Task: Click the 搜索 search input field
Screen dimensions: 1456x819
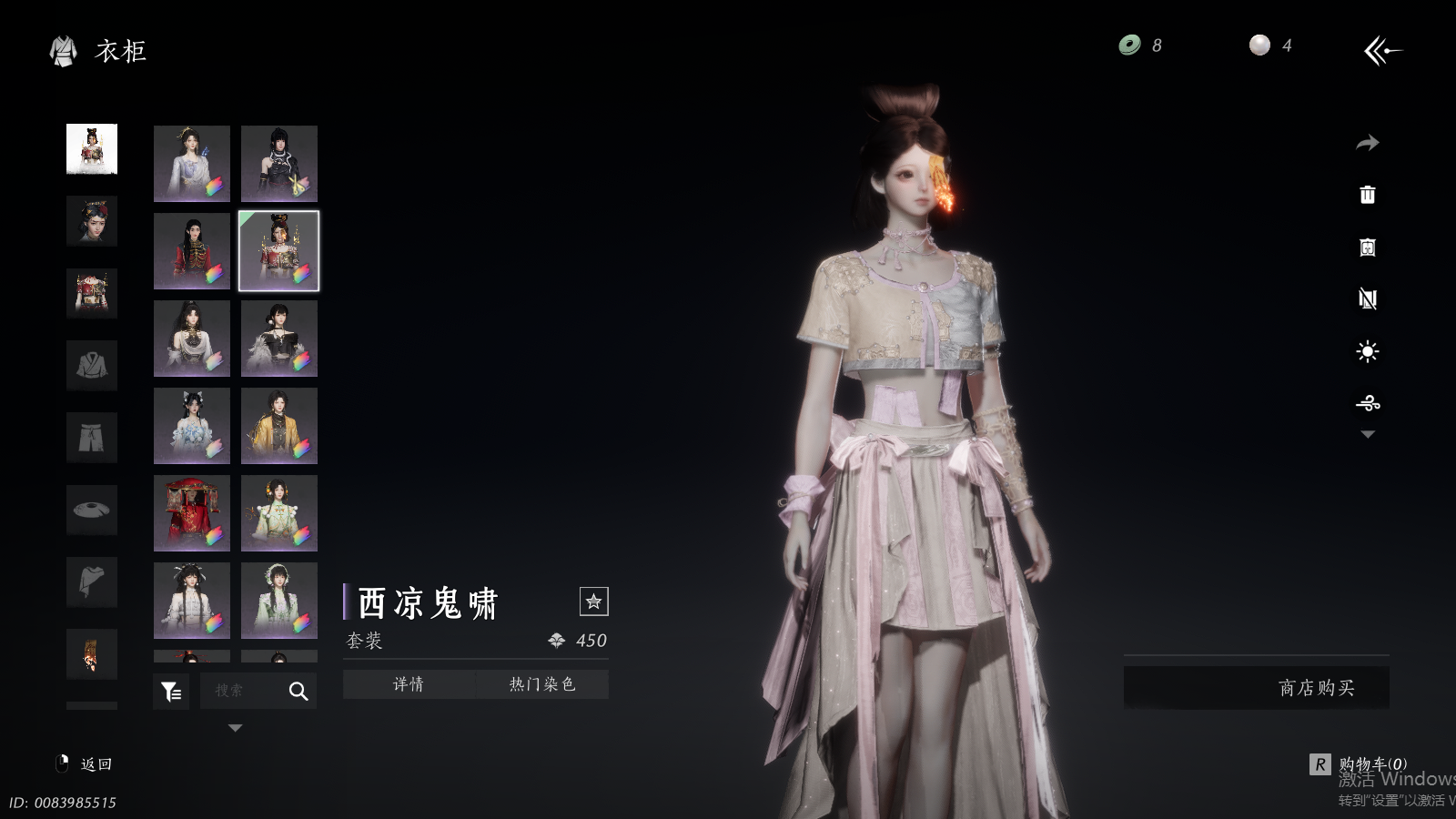Action: (x=238, y=691)
